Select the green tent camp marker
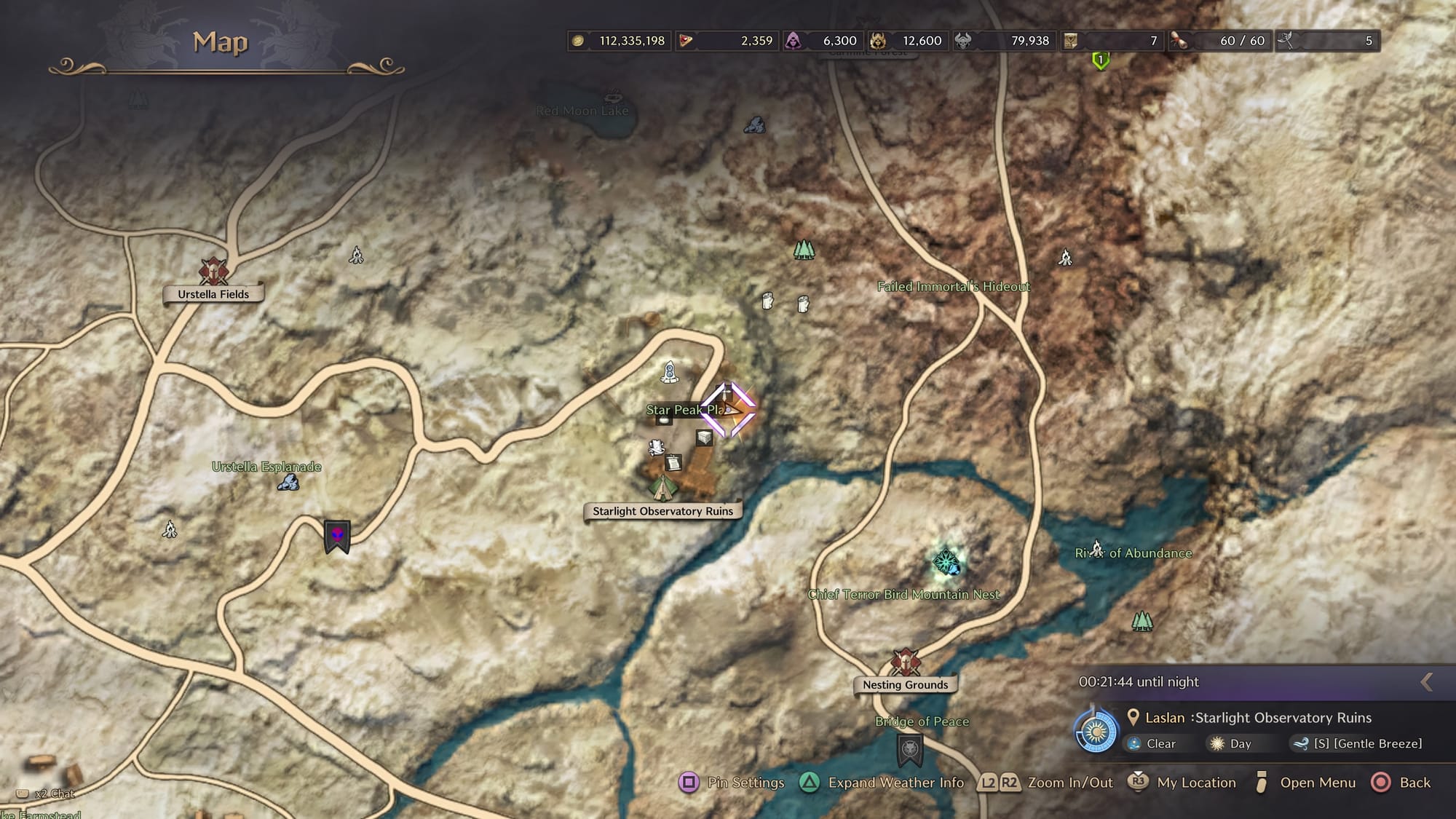The height and width of the screenshot is (819, 1456). pos(662,488)
